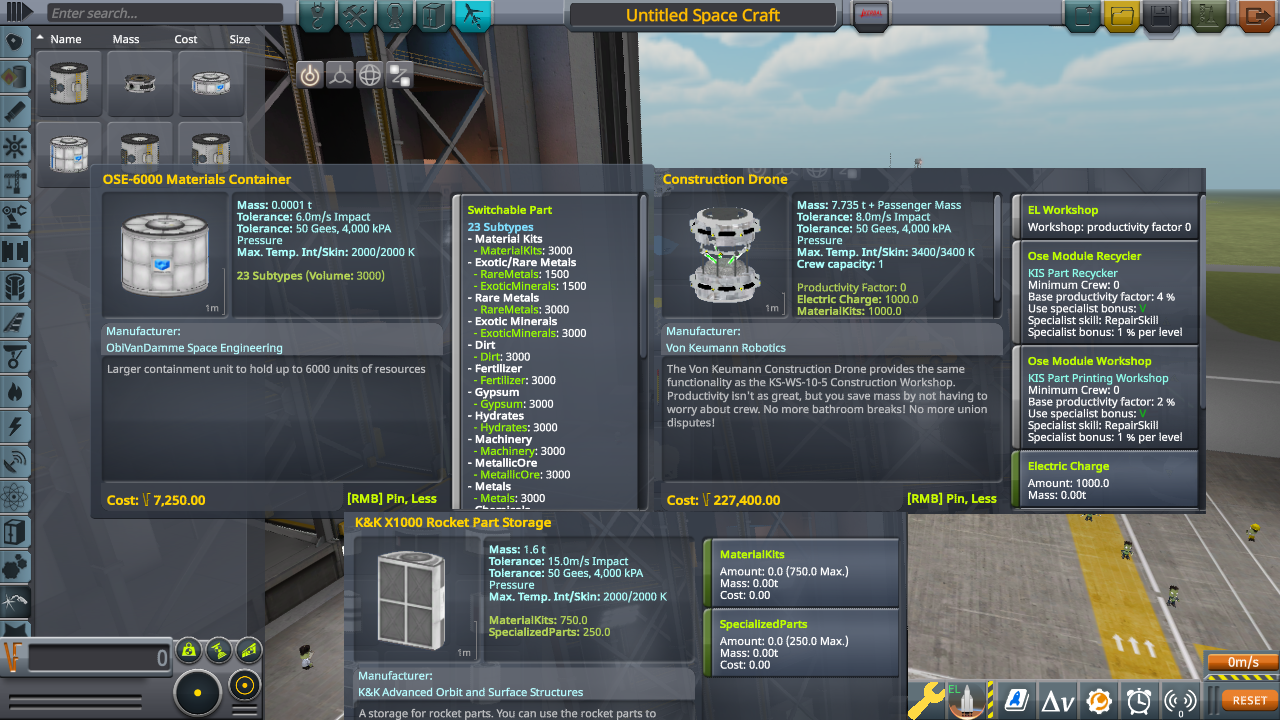Toggle the action groups gear icon

[x=1097, y=700]
